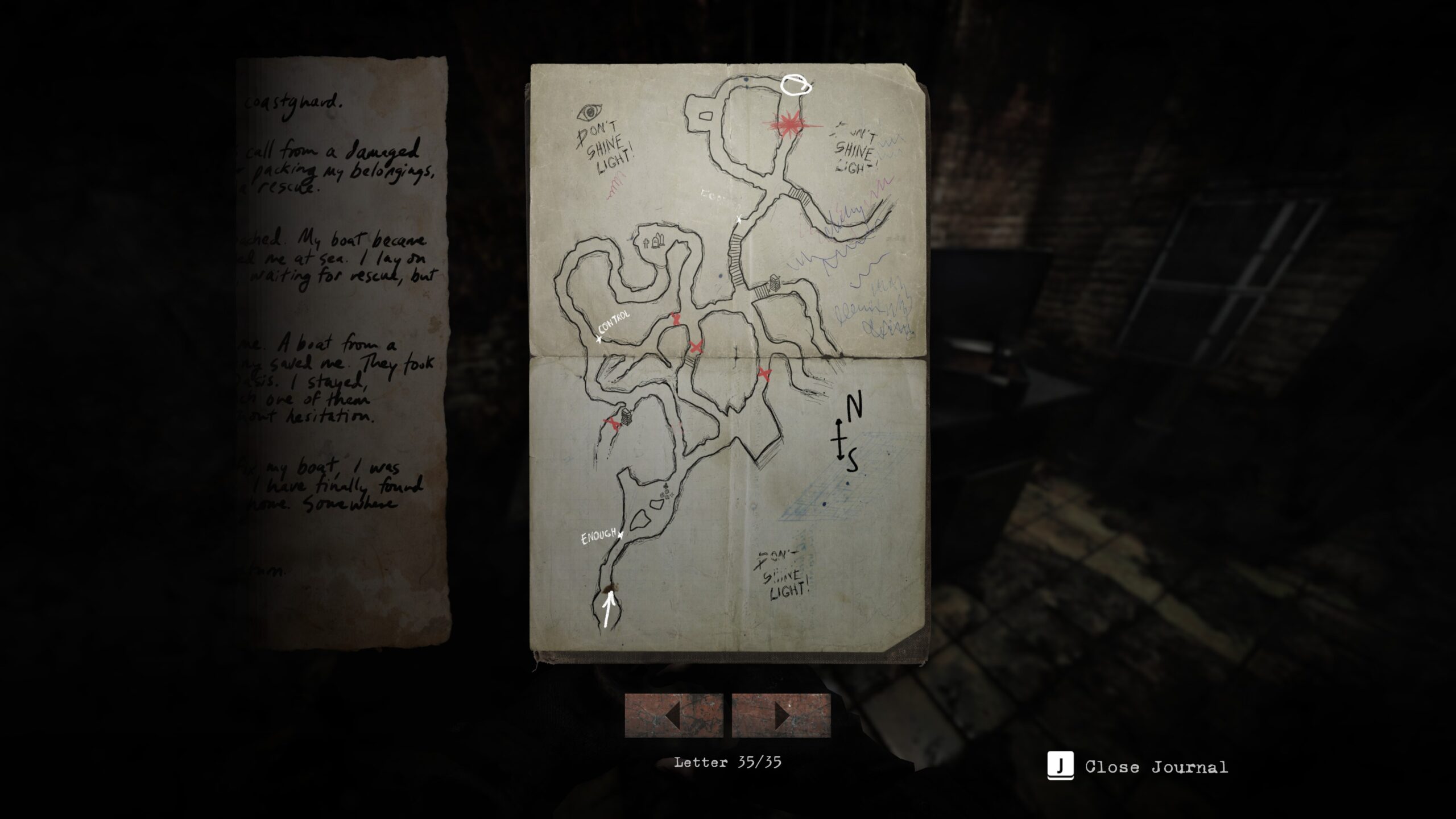Screen dimensions: 1456x819
Task: Go to the previous journal letter
Action: pyautogui.click(x=674, y=715)
